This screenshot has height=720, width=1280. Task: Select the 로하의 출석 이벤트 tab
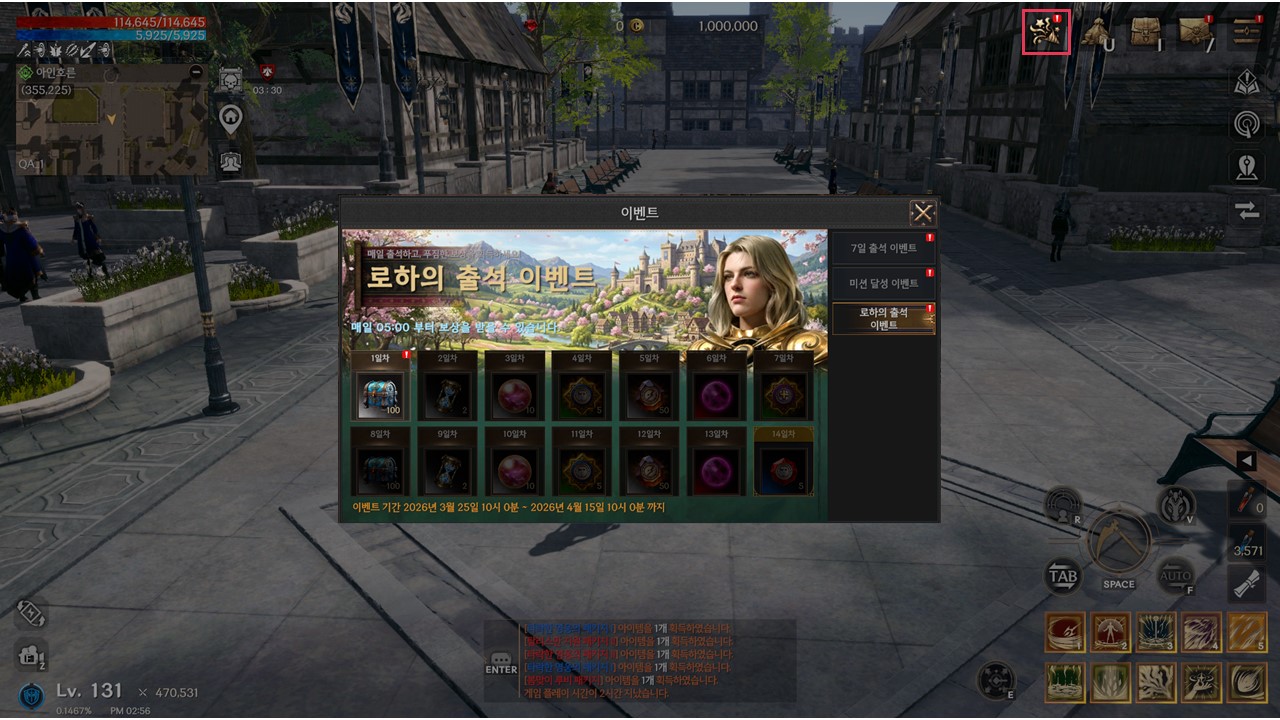pyautogui.click(x=883, y=318)
